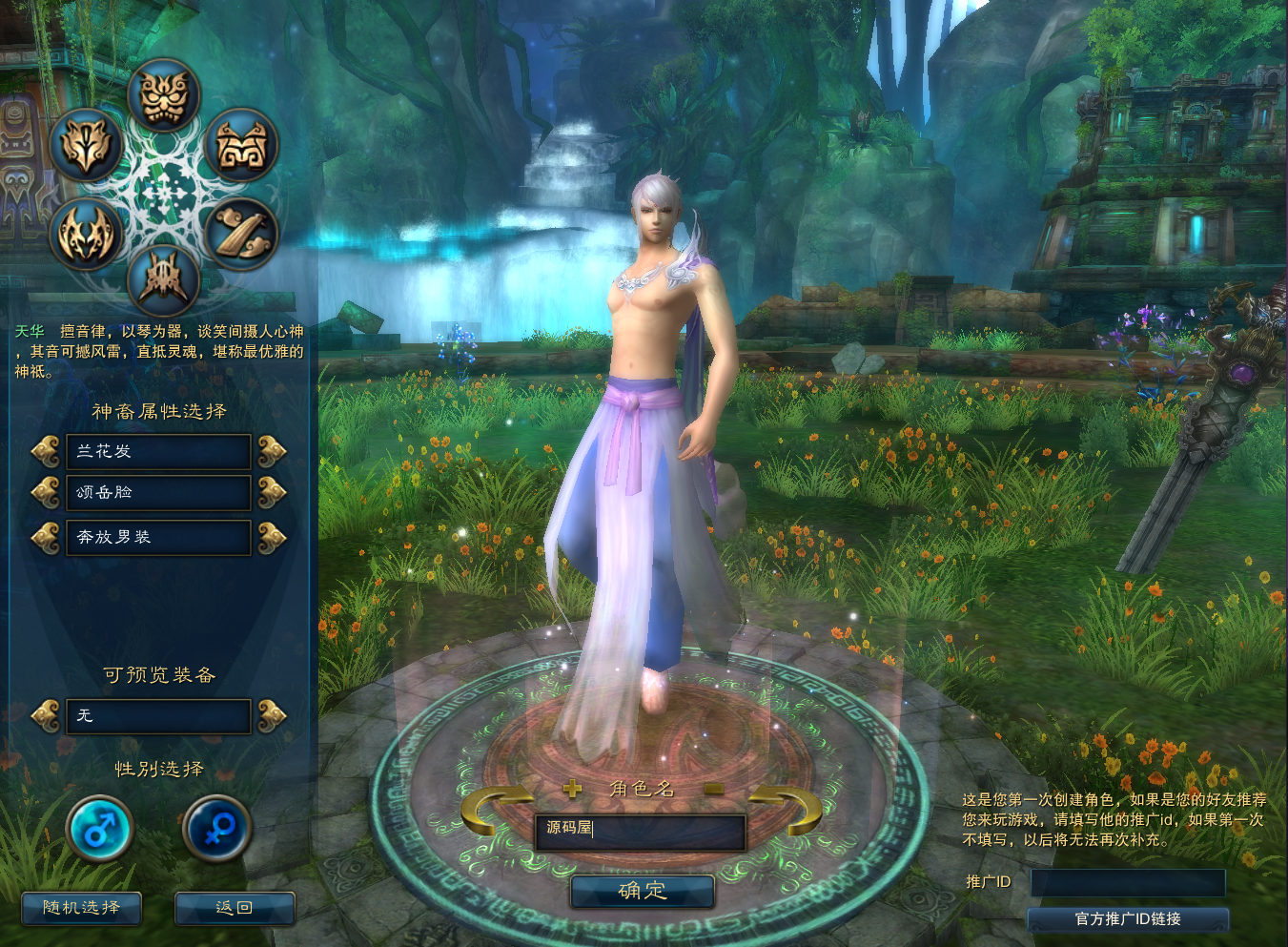Rotate character with the left curved arrow
The image size is (1288, 947).
(x=494, y=811)
